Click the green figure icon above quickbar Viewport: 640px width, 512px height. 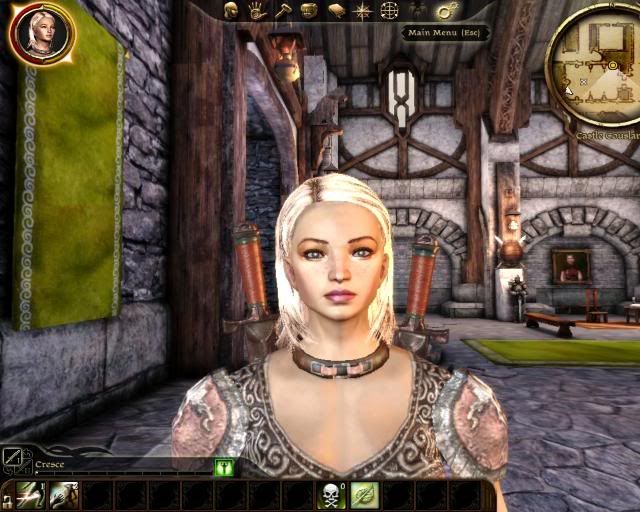pos(223,467)
